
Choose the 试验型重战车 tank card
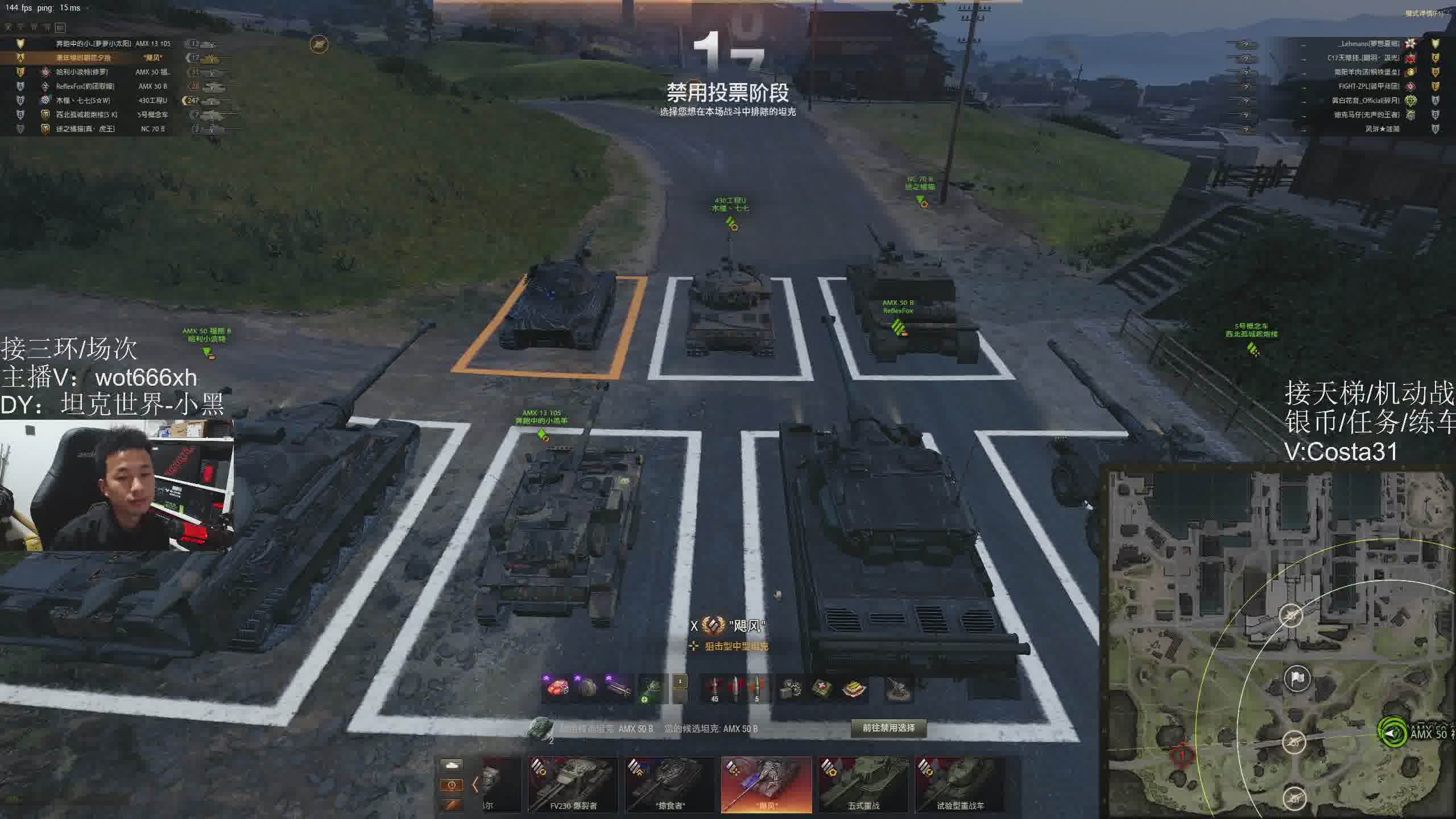click(x=960, y=784)
